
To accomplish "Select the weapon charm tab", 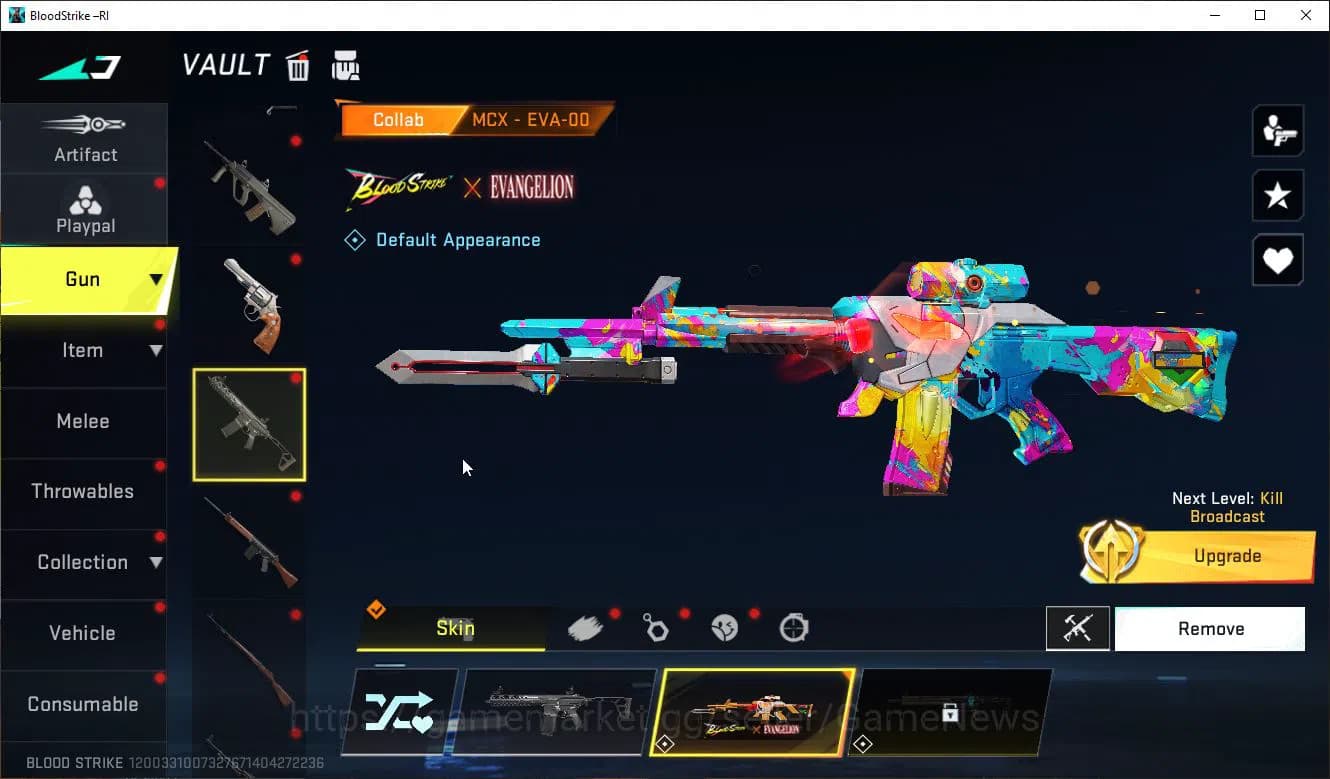I will click(656, 626).
